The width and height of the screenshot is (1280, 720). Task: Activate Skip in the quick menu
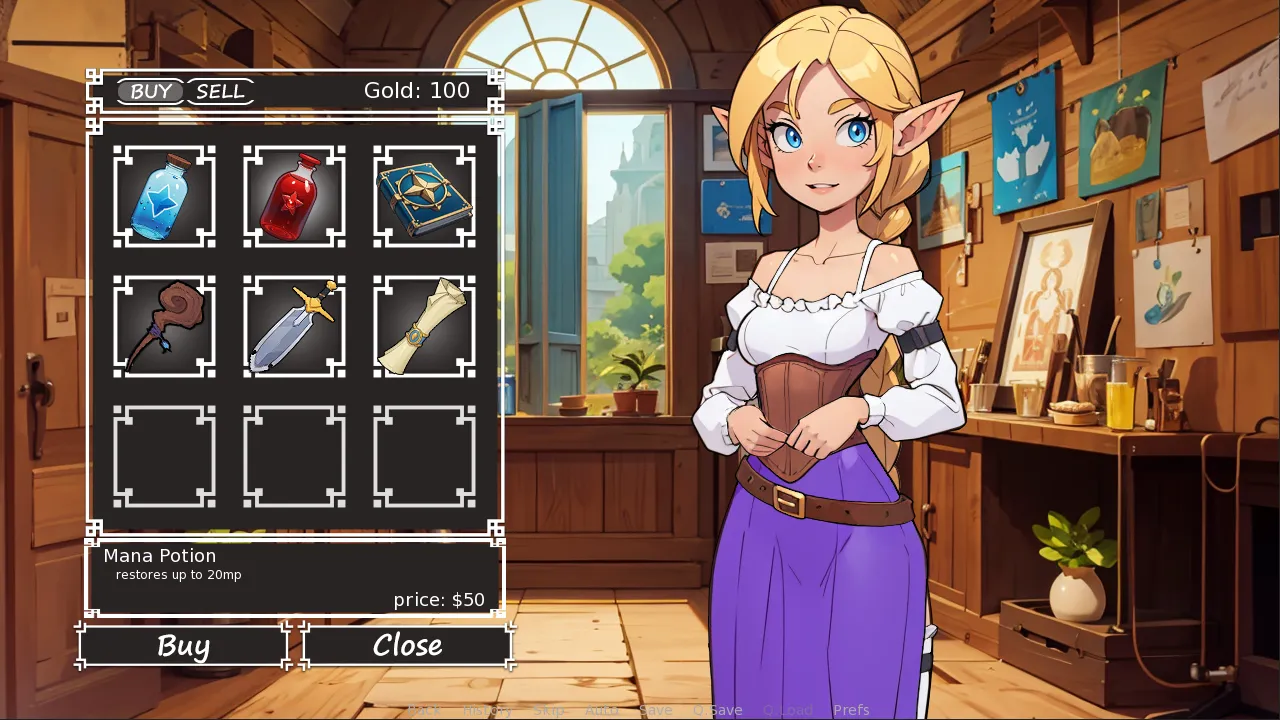pyautogui.click(x=549, y=710)
